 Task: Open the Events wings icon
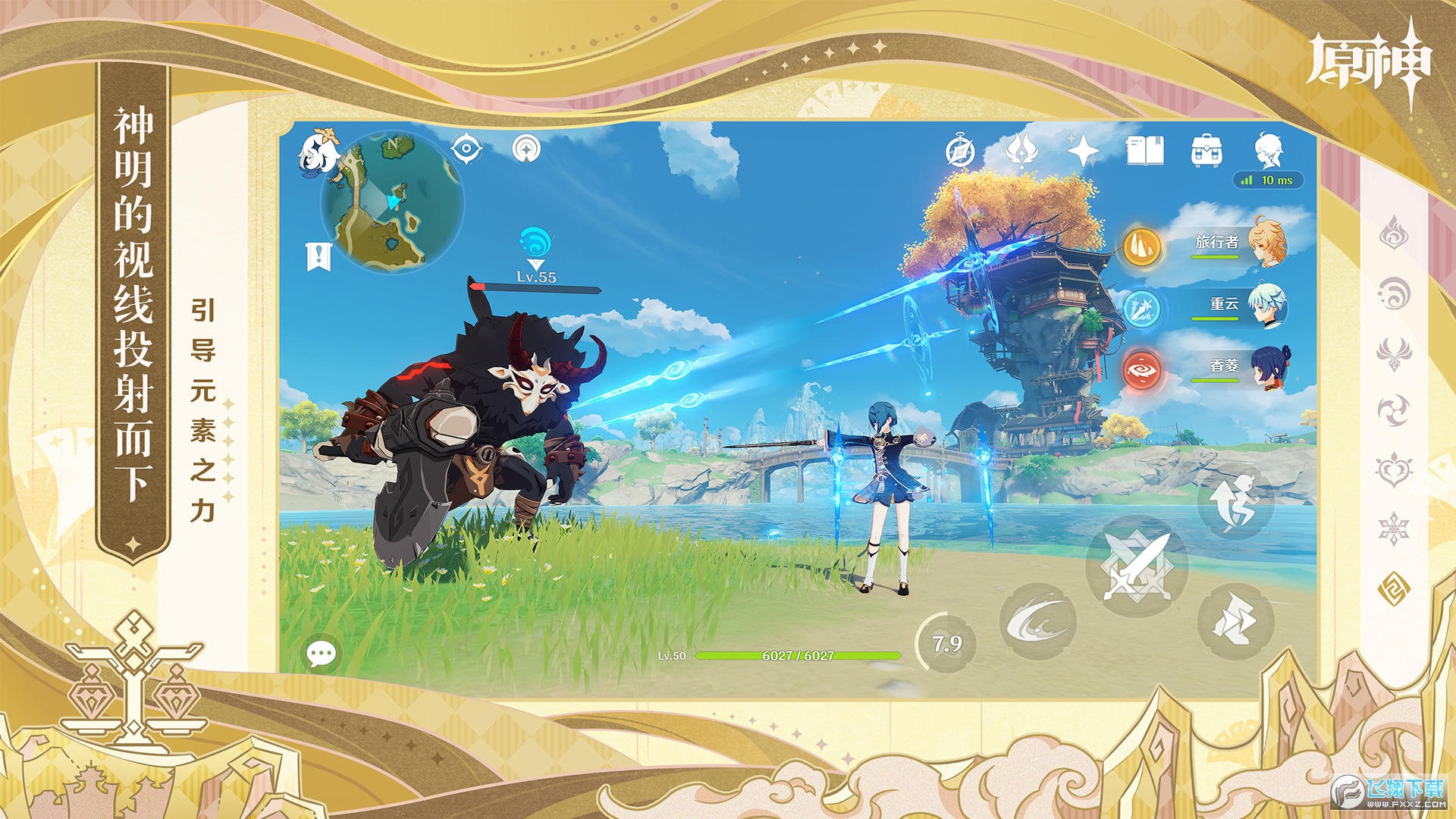[x=1024, y=149]
